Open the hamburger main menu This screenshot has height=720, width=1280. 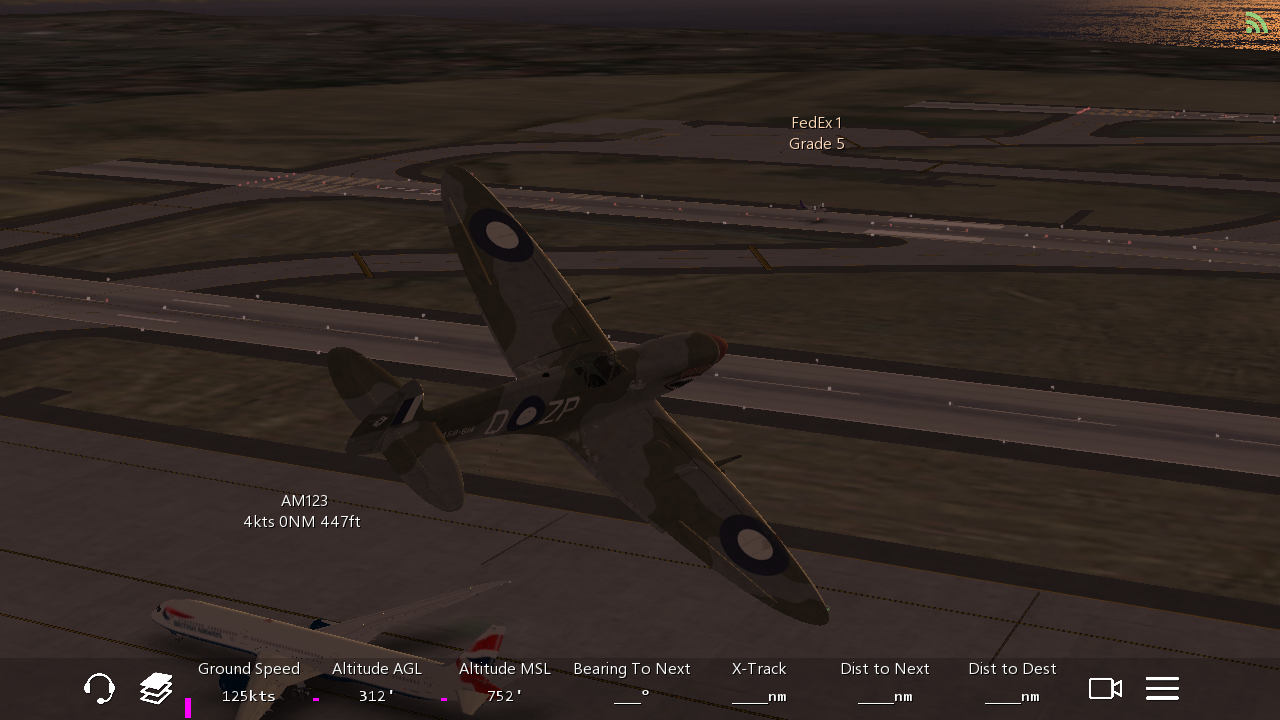click(1162, 688)
